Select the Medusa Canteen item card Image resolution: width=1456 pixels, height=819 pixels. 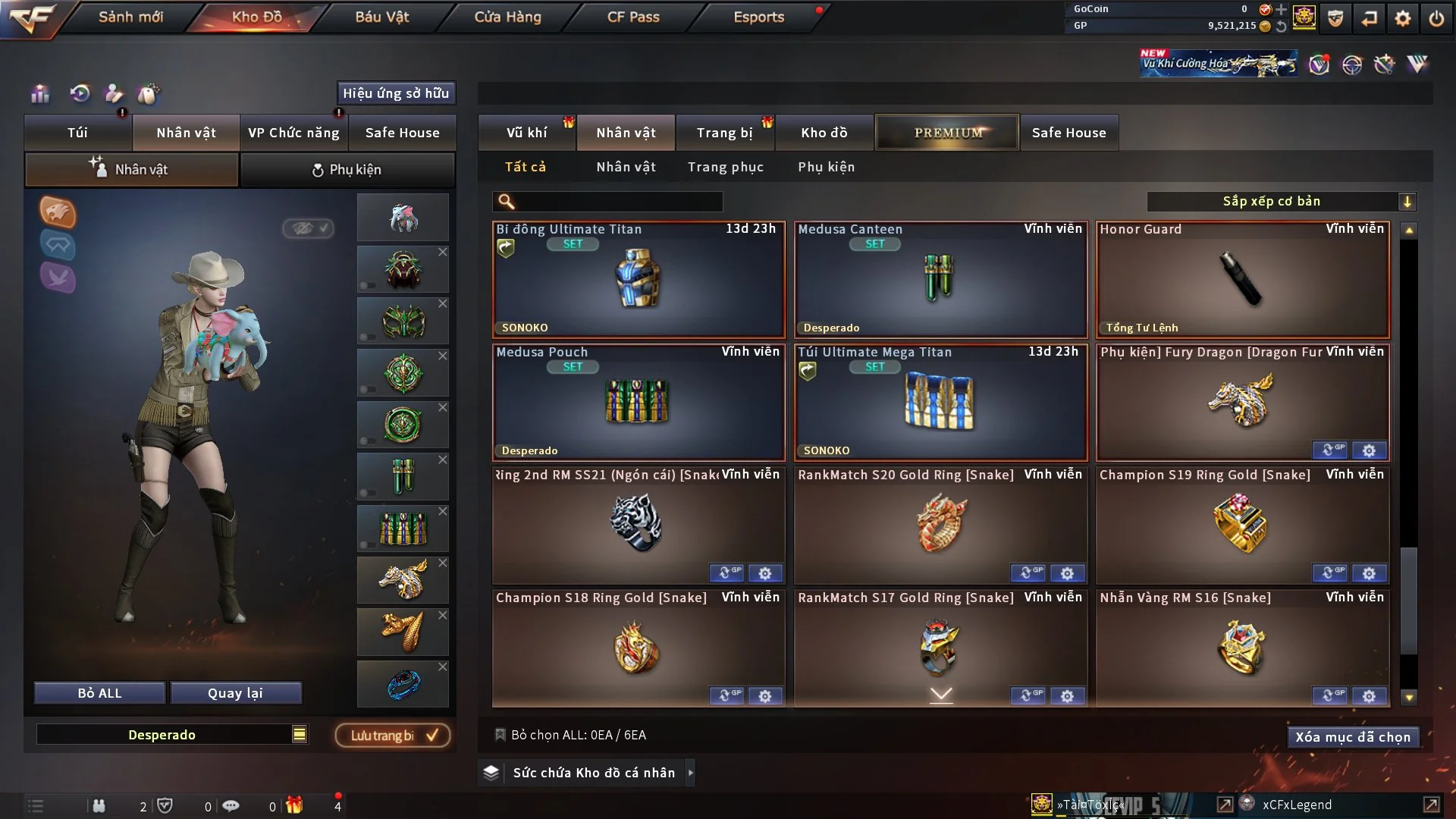(x=940, y=279)
